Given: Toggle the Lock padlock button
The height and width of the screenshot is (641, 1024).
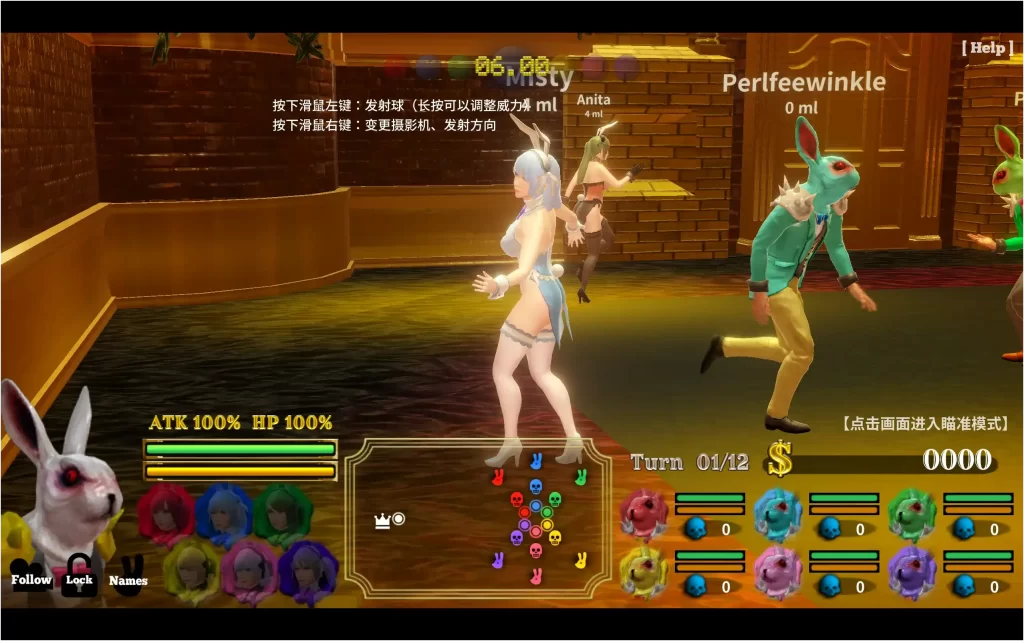Looking at the screenshot, I should click(79, 578).
